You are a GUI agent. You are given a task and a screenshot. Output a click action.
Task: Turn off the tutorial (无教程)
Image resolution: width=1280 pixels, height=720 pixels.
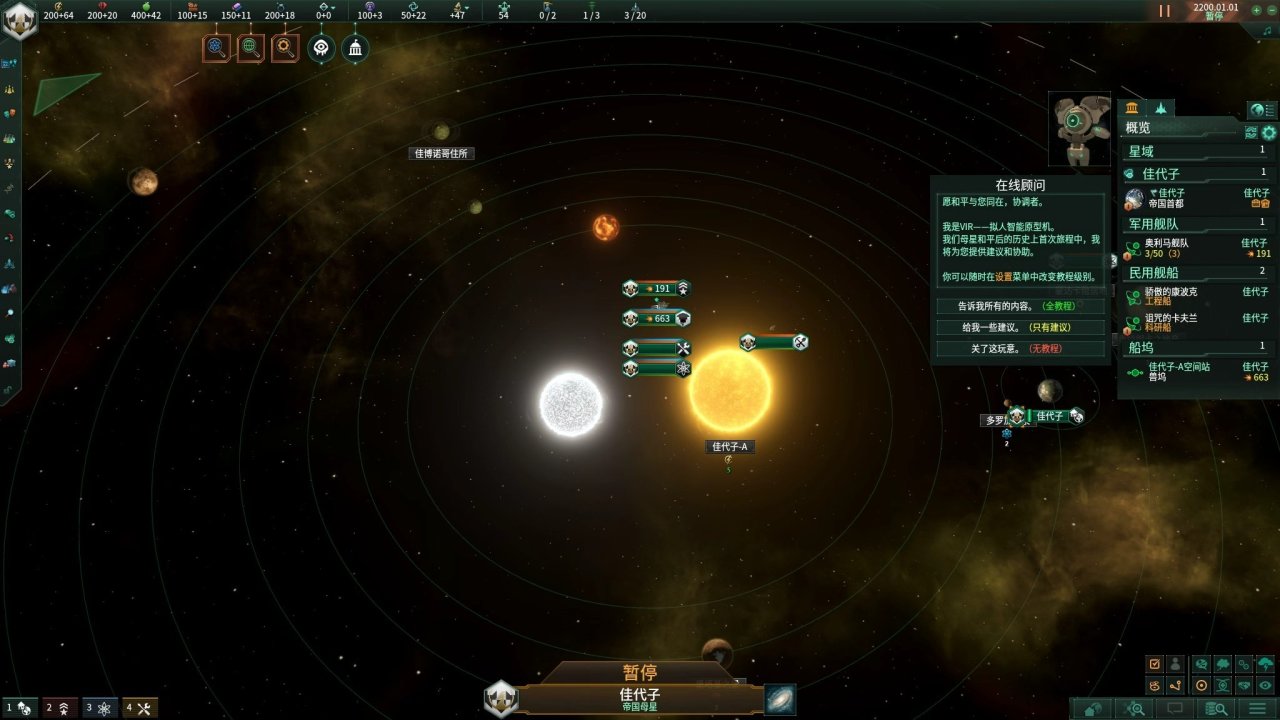click(1019, 348)
